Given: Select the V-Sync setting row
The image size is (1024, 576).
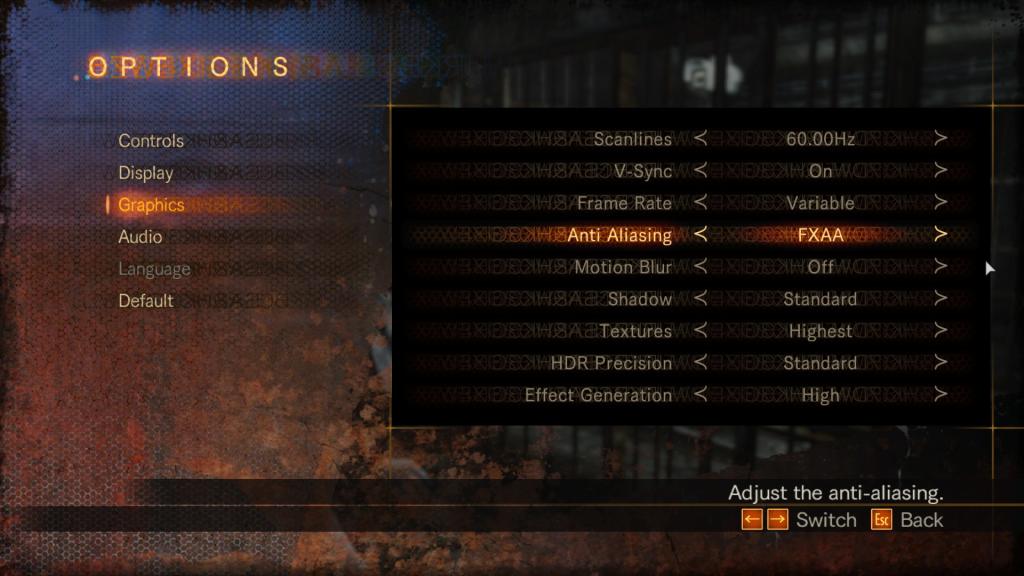Looking at the screenshot, I should click(x=643, y=171).
